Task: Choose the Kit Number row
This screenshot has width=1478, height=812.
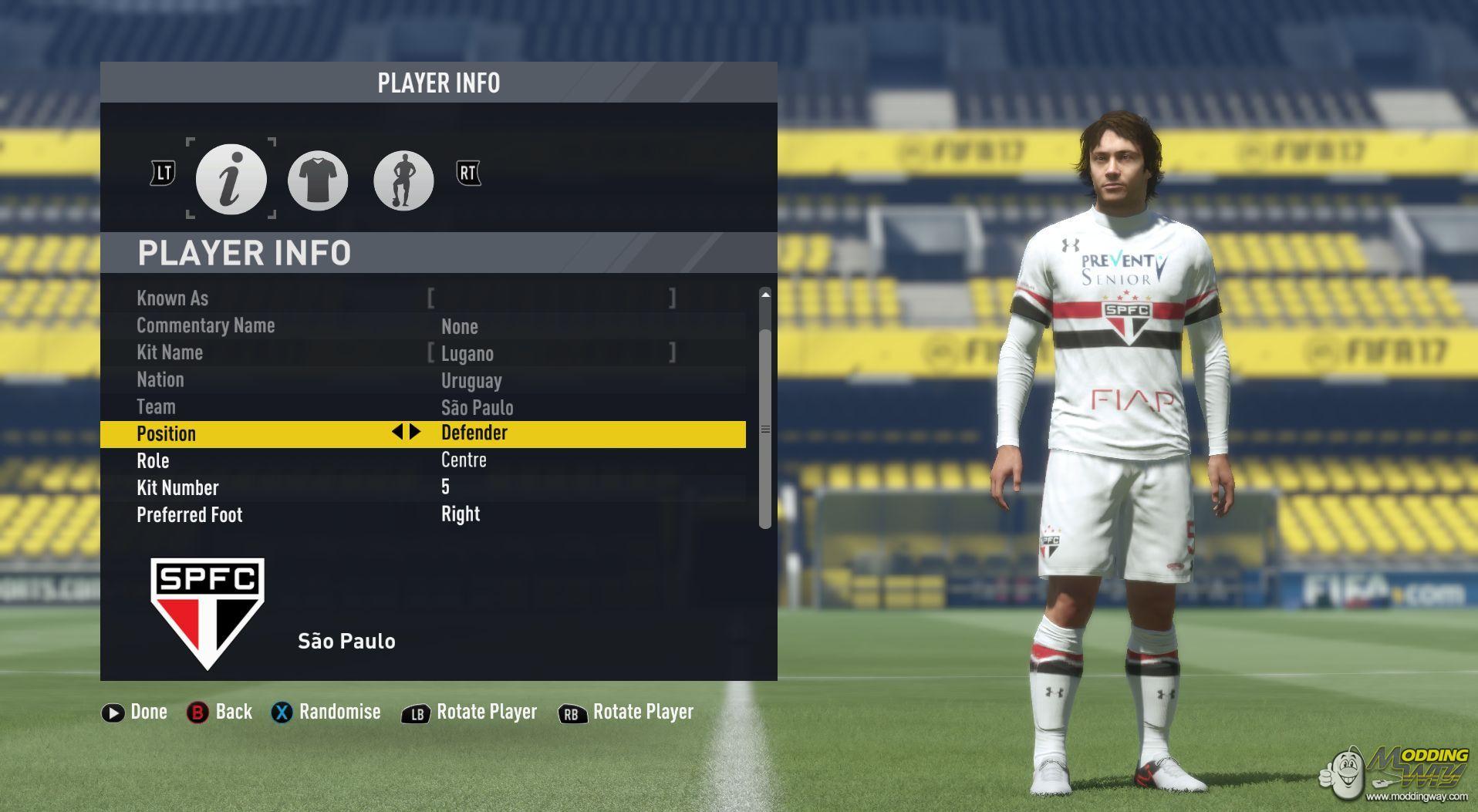Action: click(x=423, y=487)
